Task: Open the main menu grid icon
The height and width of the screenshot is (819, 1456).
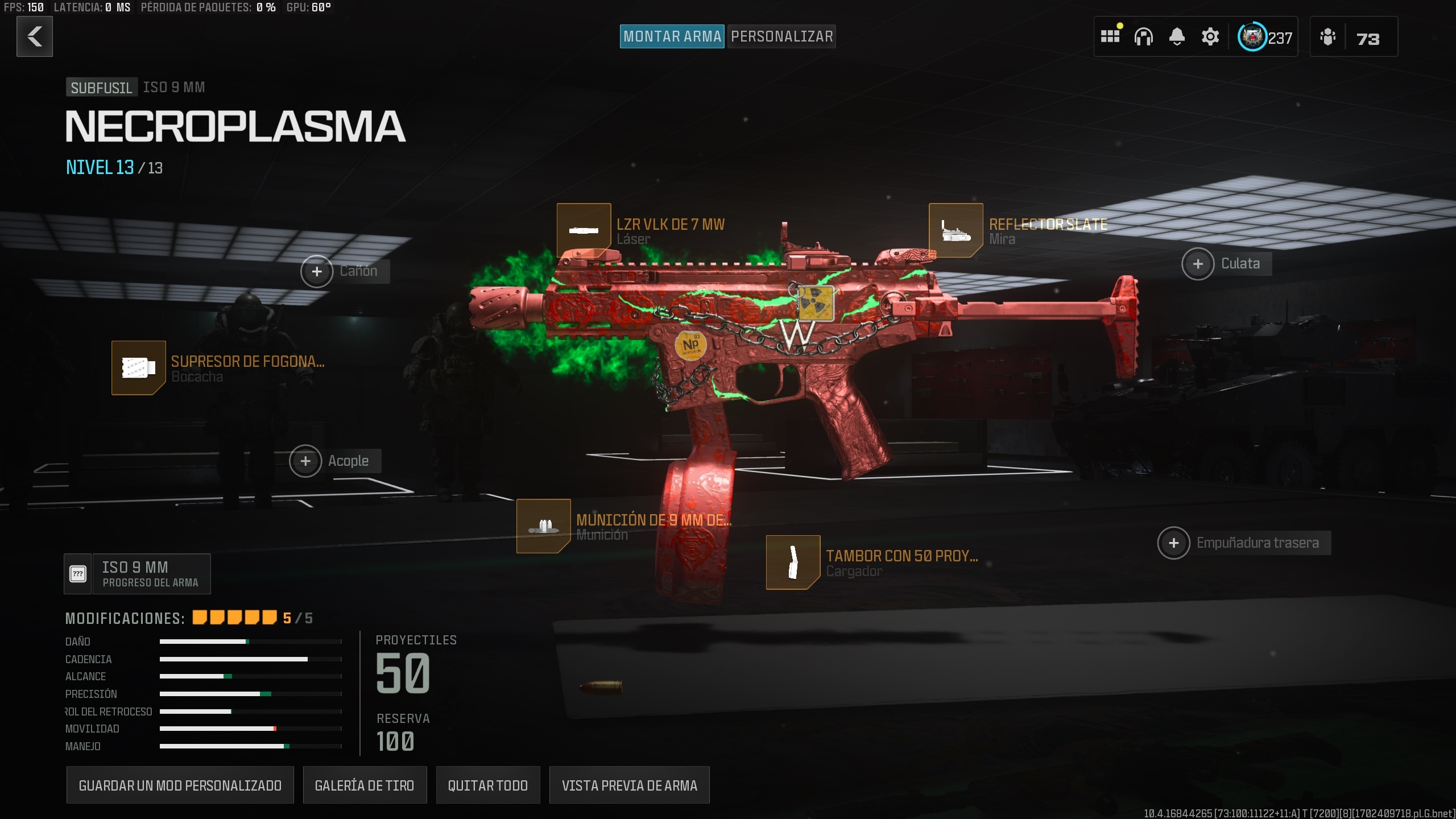Action: click(1111, 36)
